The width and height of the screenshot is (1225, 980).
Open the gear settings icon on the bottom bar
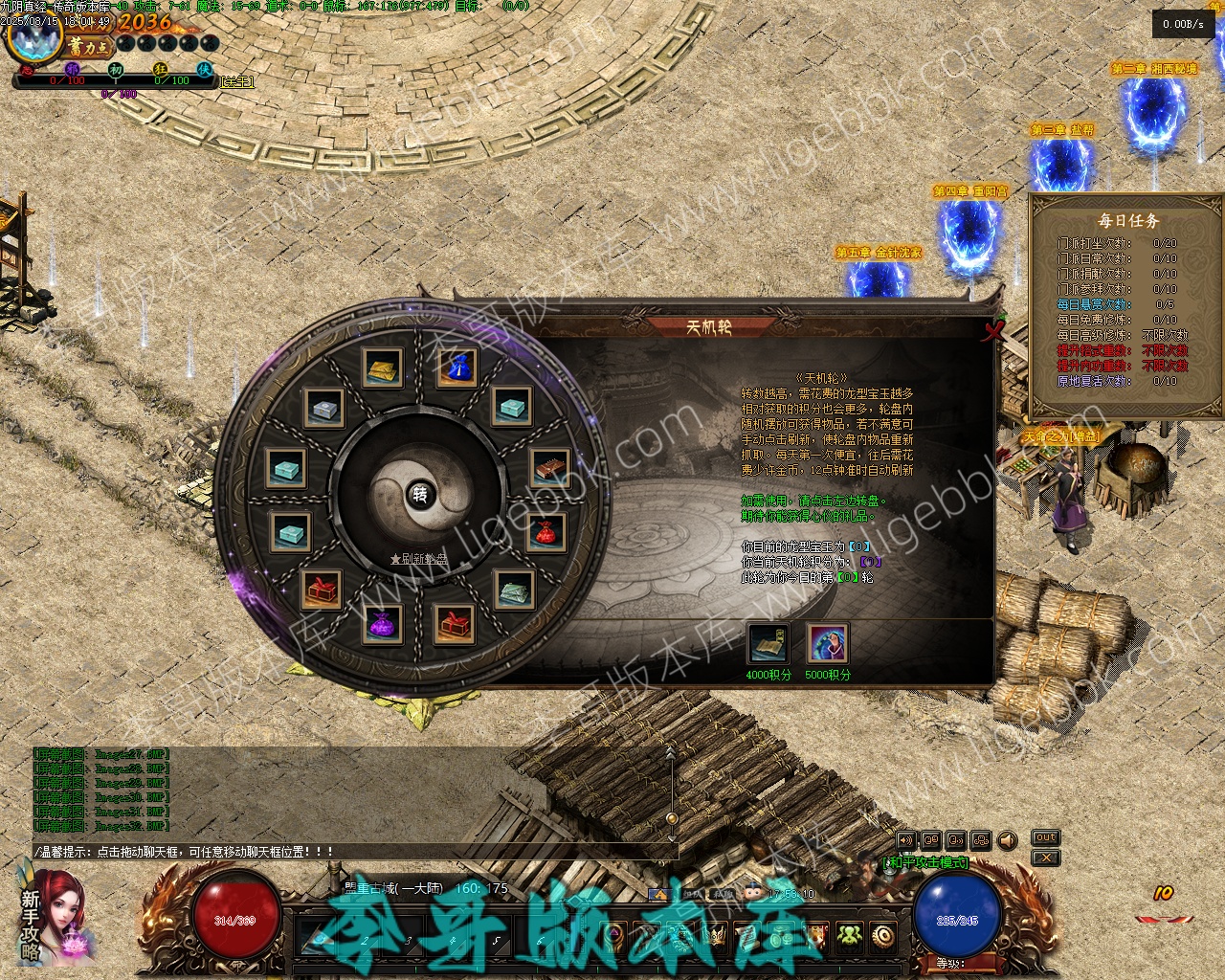882,936
